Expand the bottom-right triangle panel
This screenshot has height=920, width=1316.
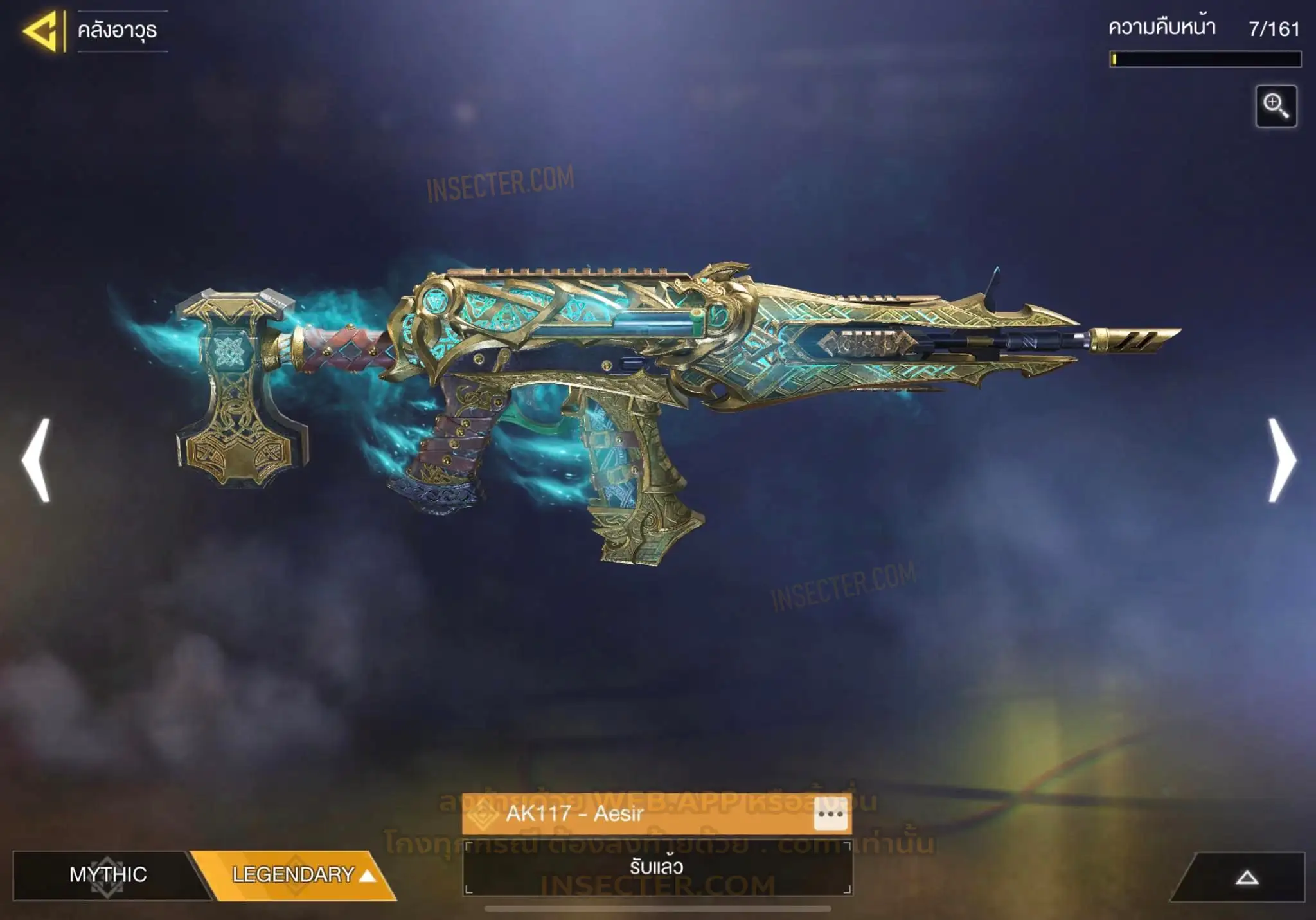tap(1247, 878)
